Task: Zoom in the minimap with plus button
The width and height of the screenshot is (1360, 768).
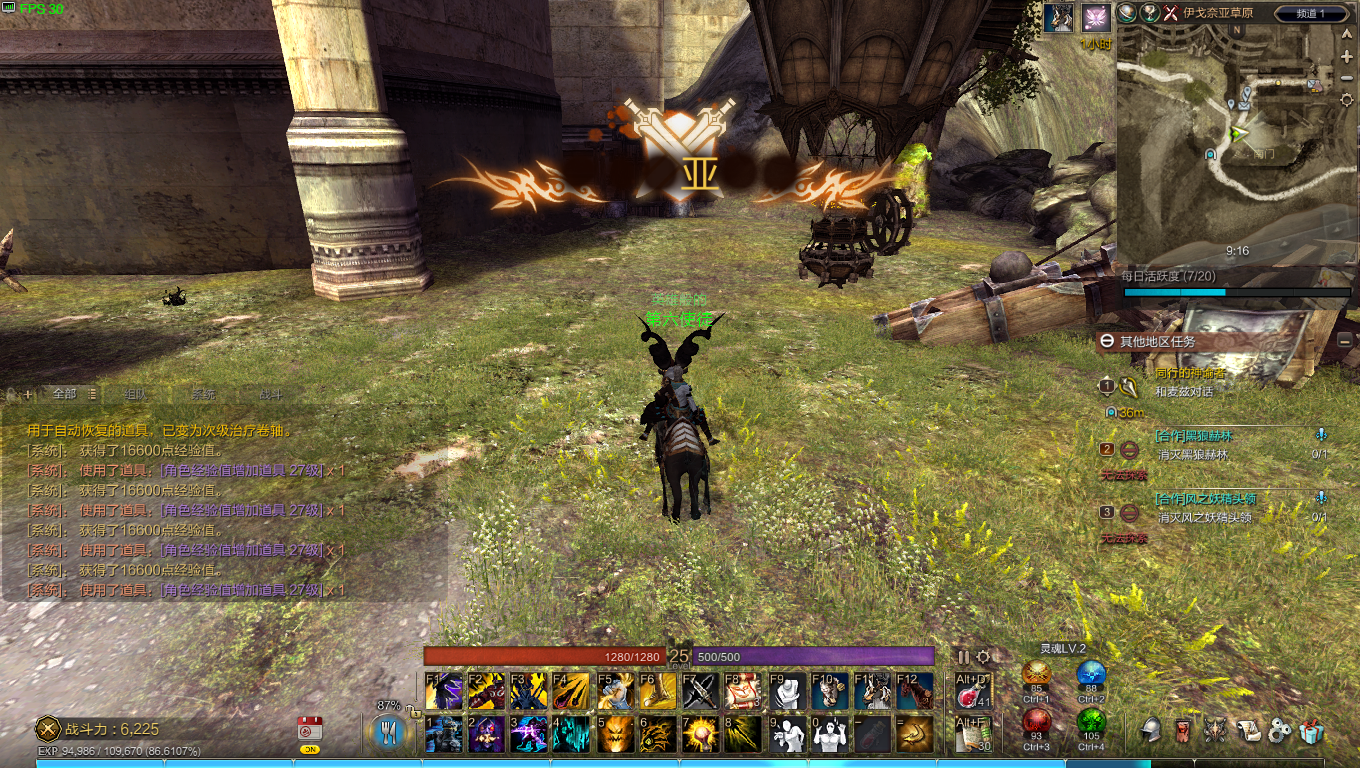Action: coord(1347,57)
